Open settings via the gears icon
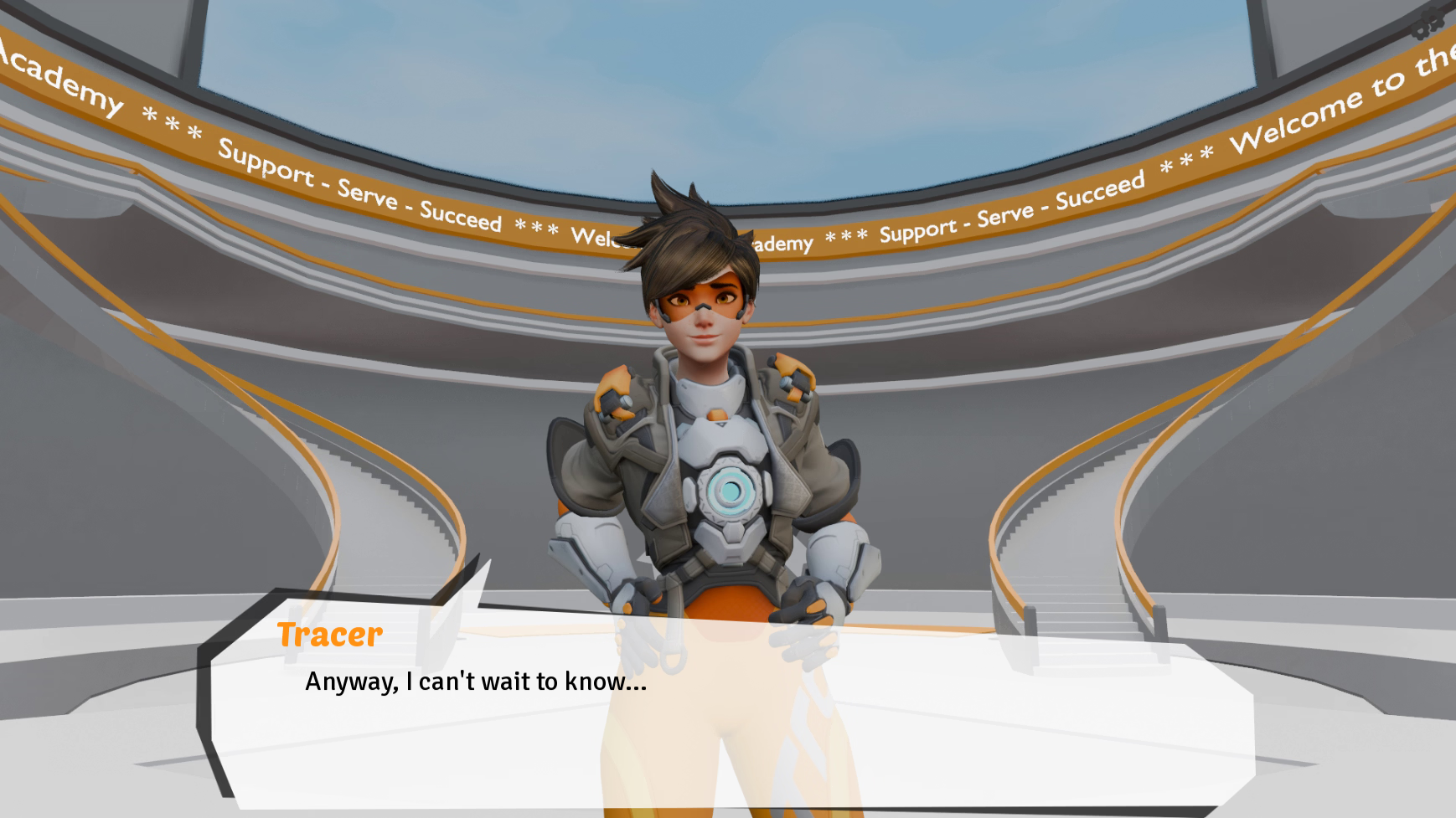Image resolution: width=1456 pixels, height=818 pixels. coord(1428,23)
